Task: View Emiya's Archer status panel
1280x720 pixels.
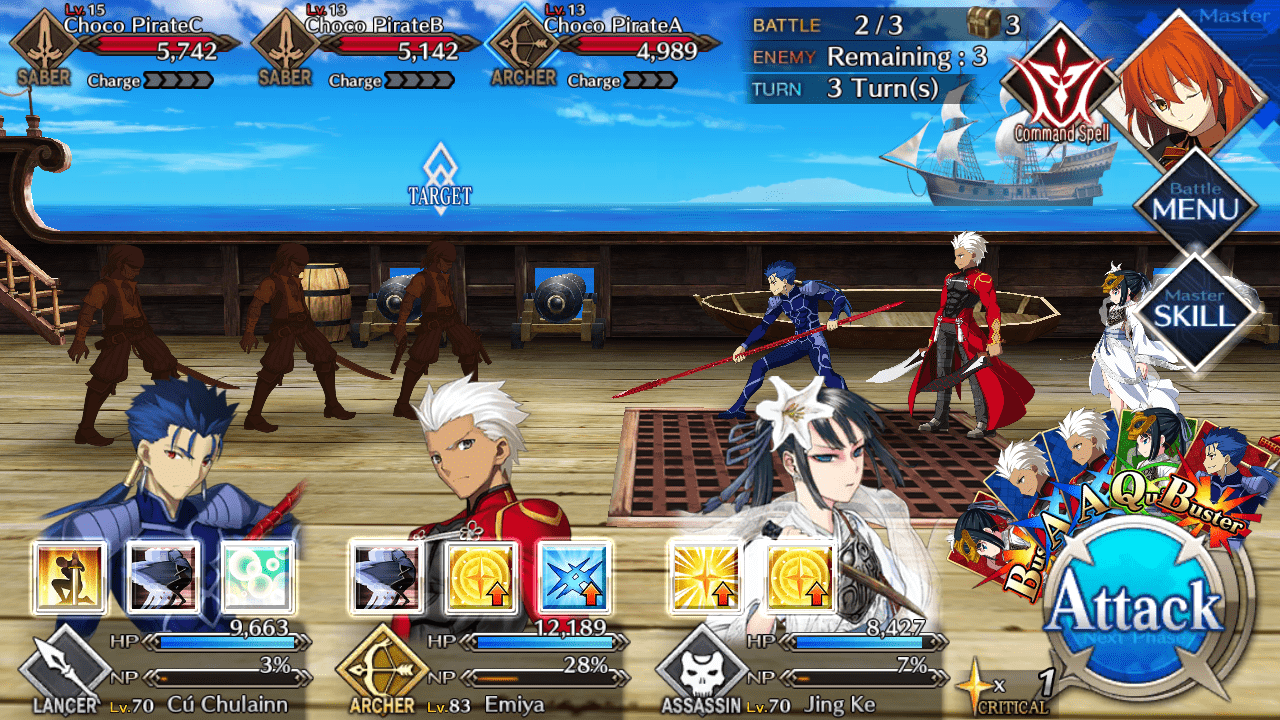Action: click(x=480, y=670)
